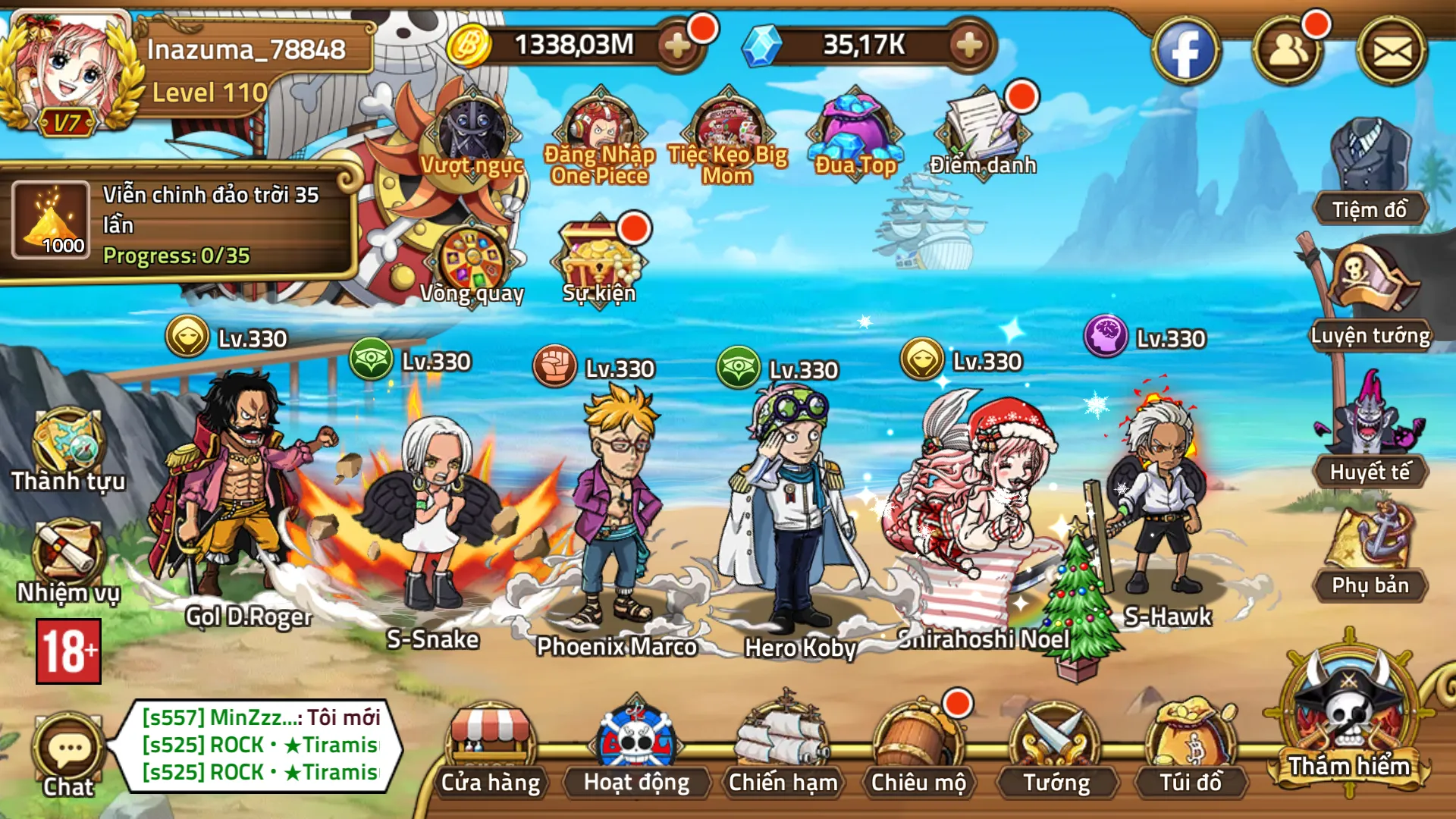Viewport: 1456px width, 819px height.
Task: Go to the Chiến hạm ship screen
Action: pyautogui.click(x=782, y=747)
